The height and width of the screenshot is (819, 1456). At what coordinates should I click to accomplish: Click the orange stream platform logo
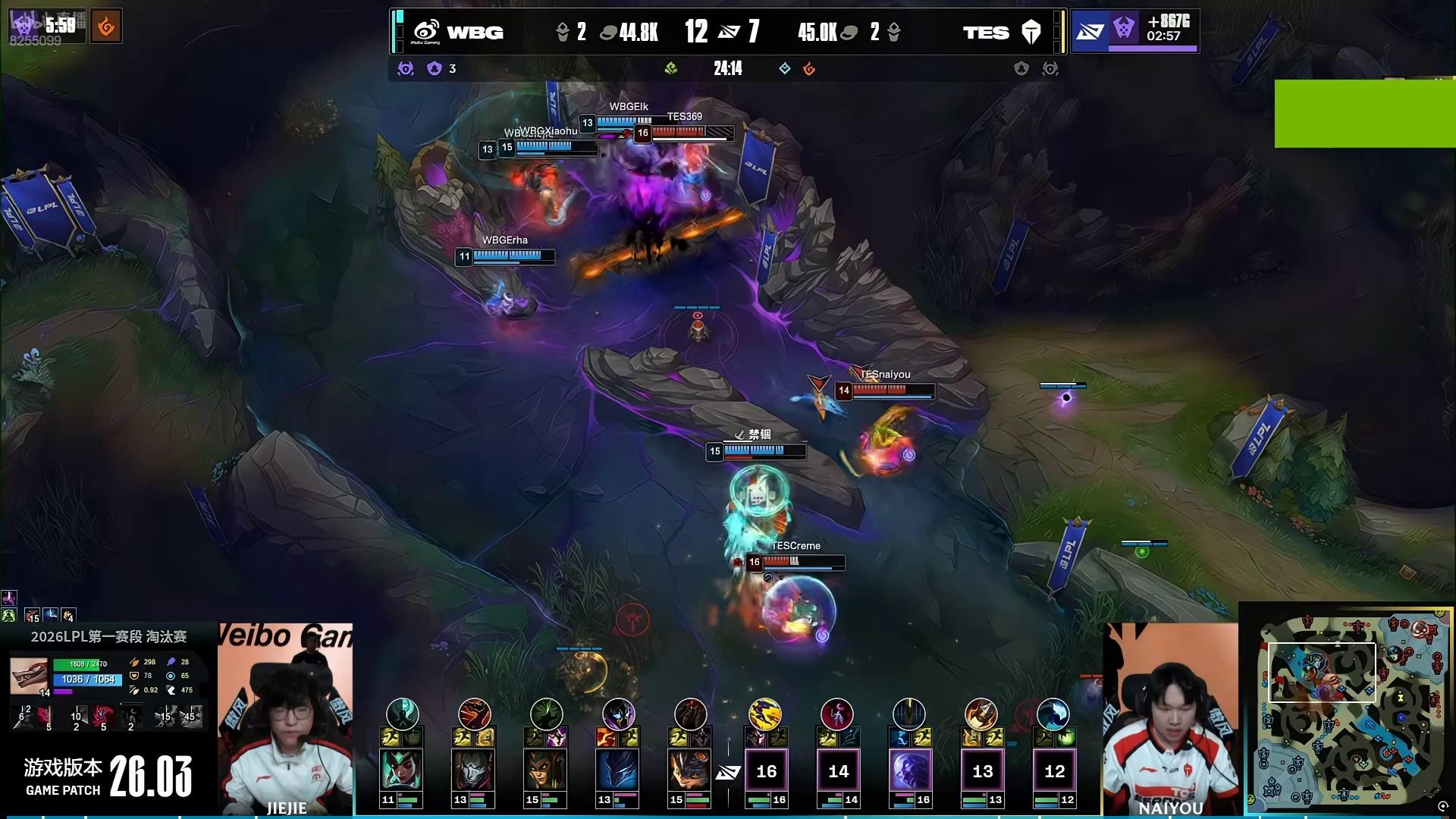106,27
